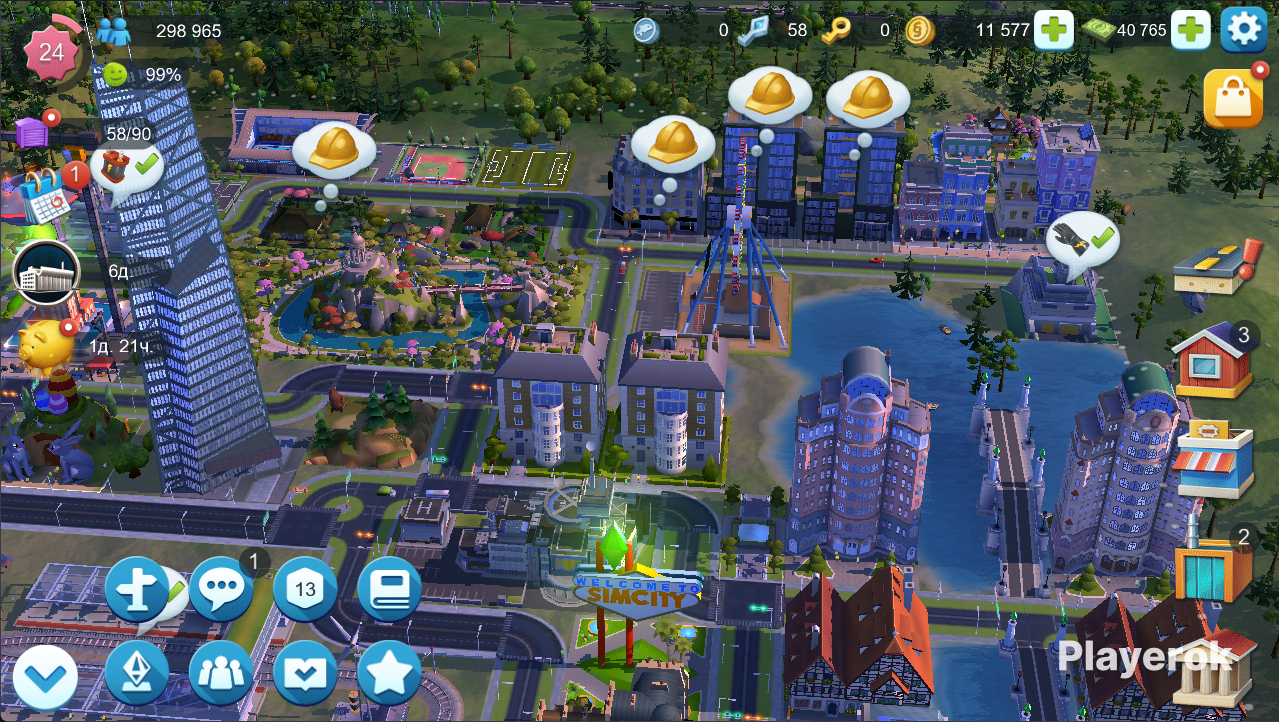Open the settings gear menu
This screenshot has width=1279, height=722.
(x=1244, y=30)
